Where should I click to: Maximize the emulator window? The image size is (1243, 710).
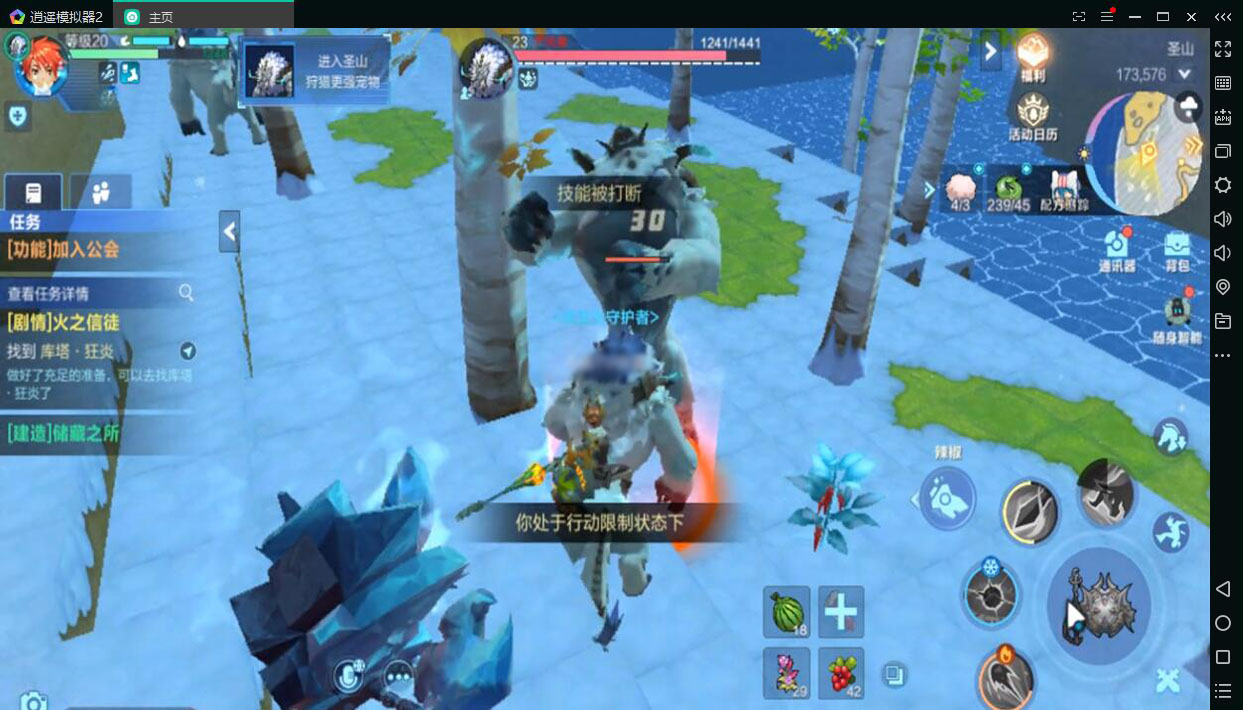pos(1163,16)
